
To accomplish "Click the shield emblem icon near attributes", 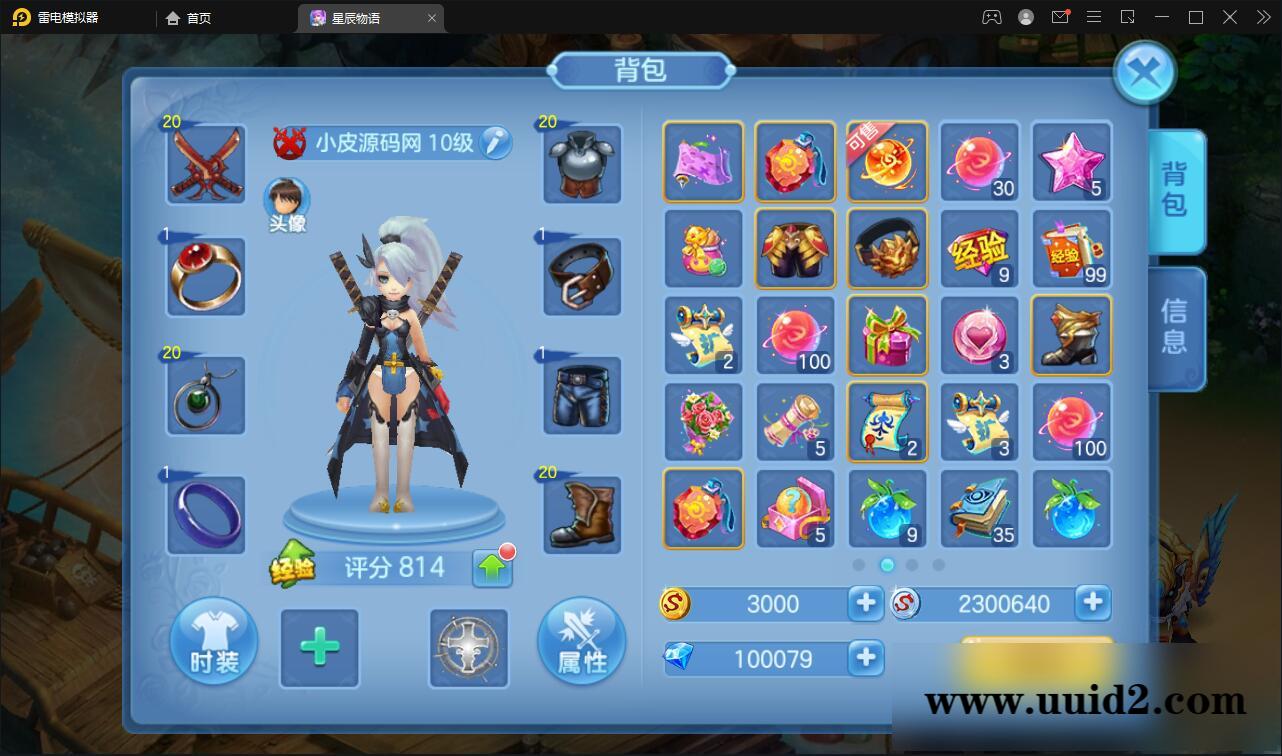I will pyautogui.click(x=468, y=650).
